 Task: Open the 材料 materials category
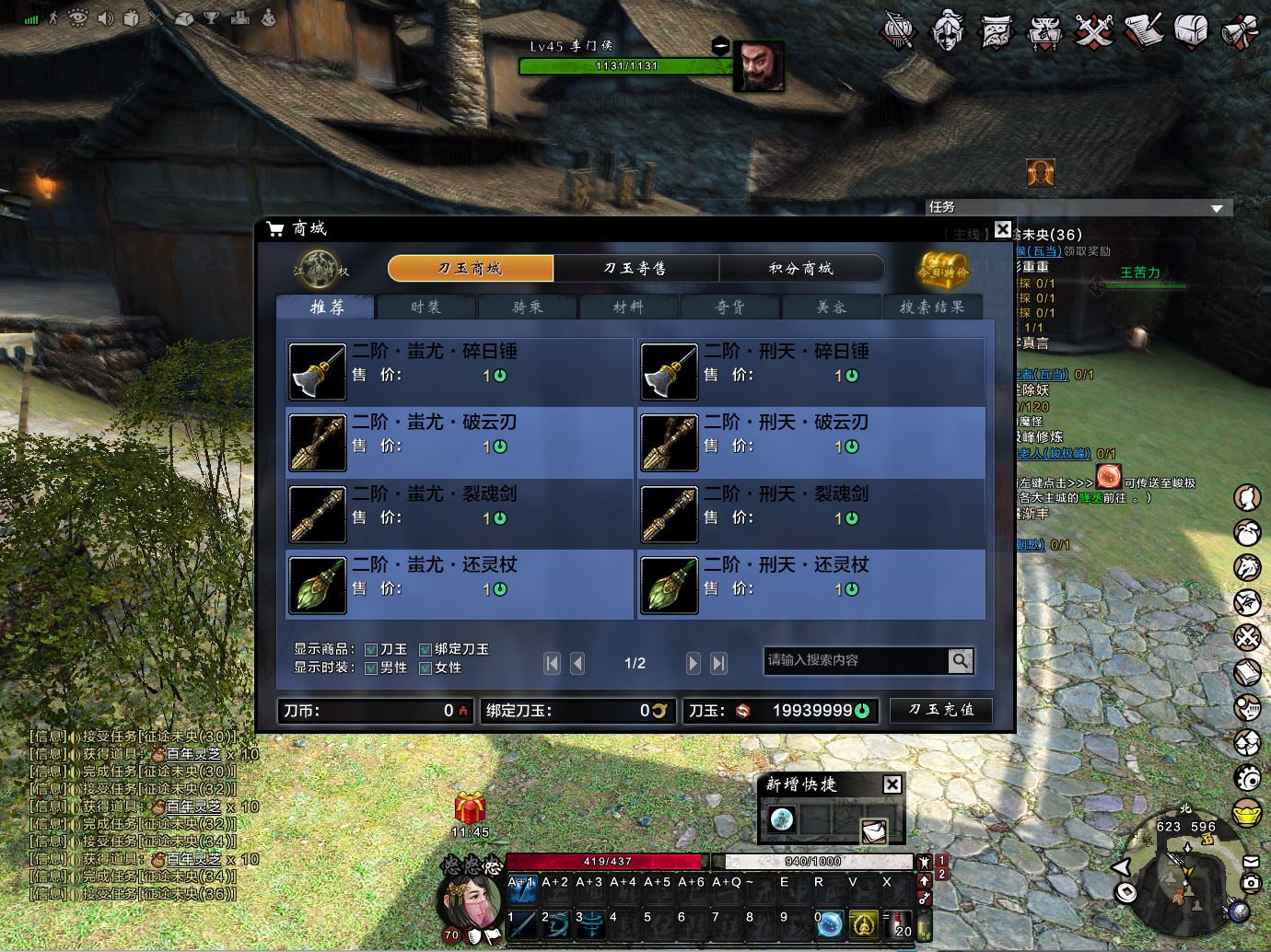pyautogui.click(x=628, y=307)
